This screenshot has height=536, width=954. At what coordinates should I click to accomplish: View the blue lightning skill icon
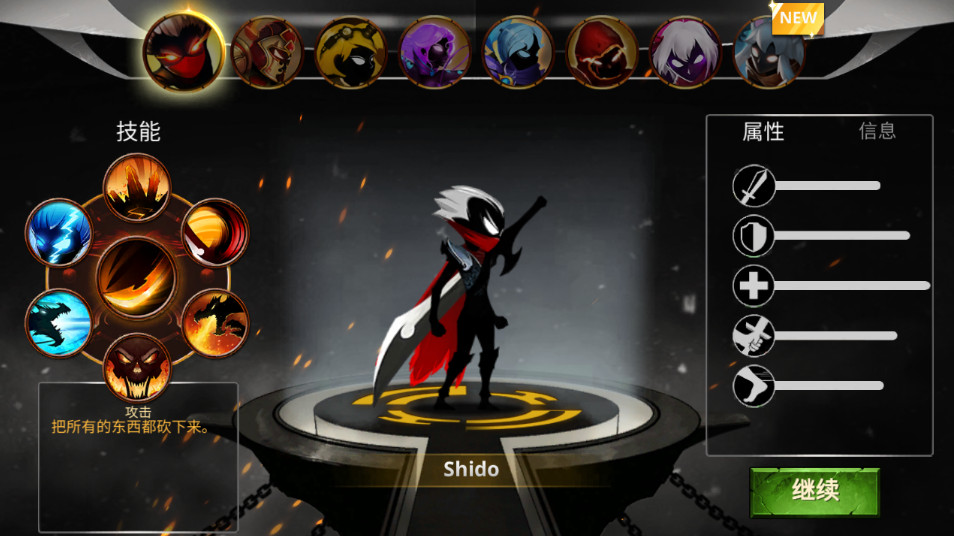click(59, 232)
